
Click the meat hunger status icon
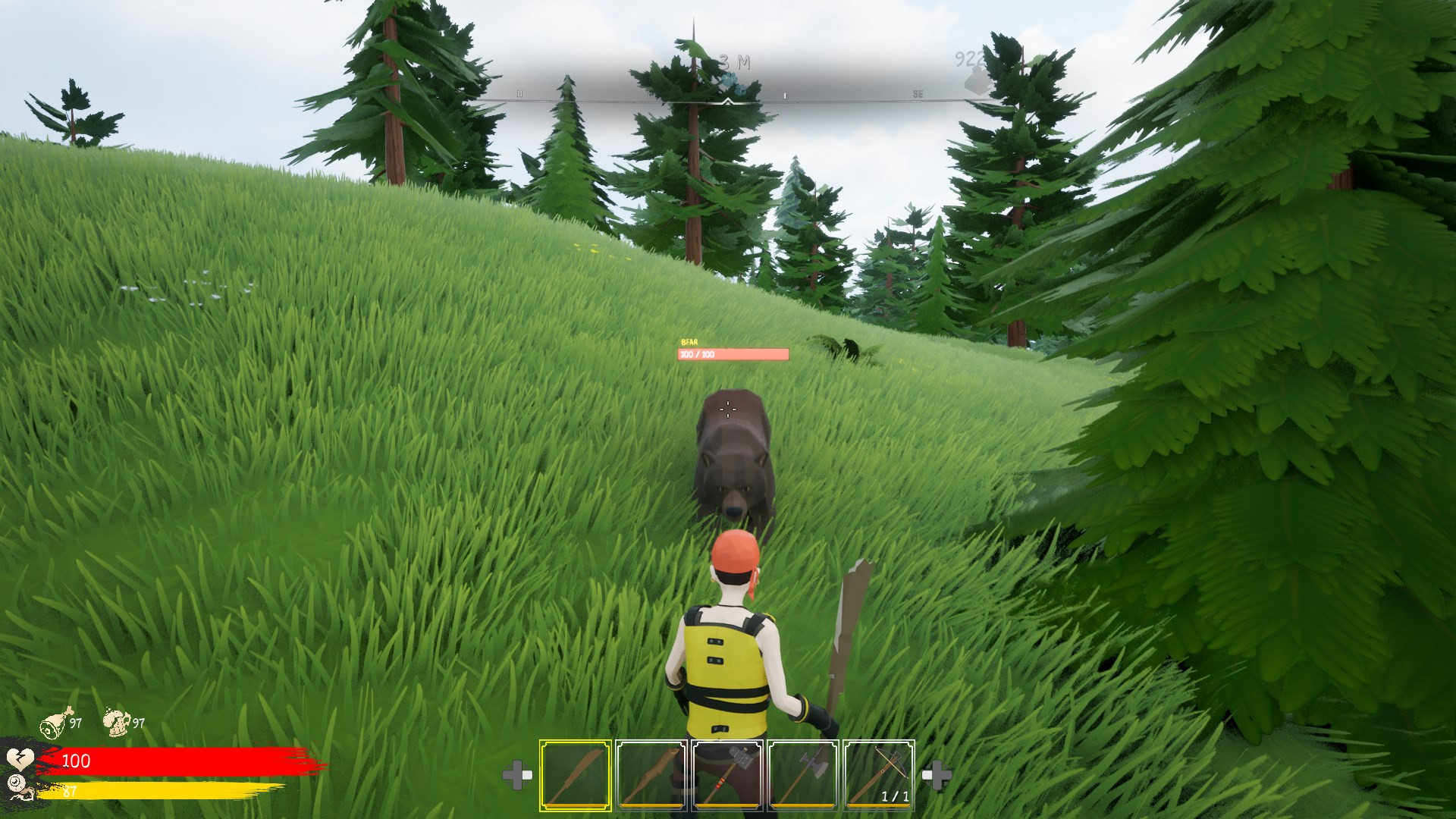58,721
